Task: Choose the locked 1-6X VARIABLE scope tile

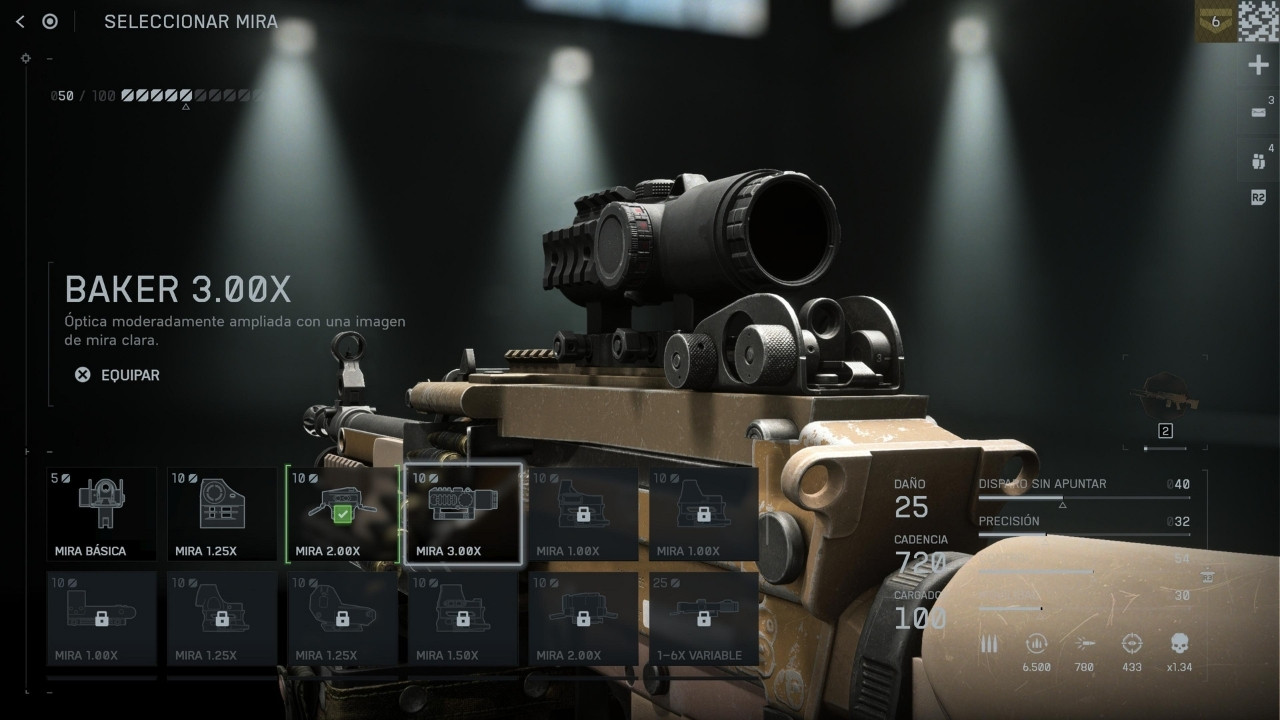Action: (704, 618)
